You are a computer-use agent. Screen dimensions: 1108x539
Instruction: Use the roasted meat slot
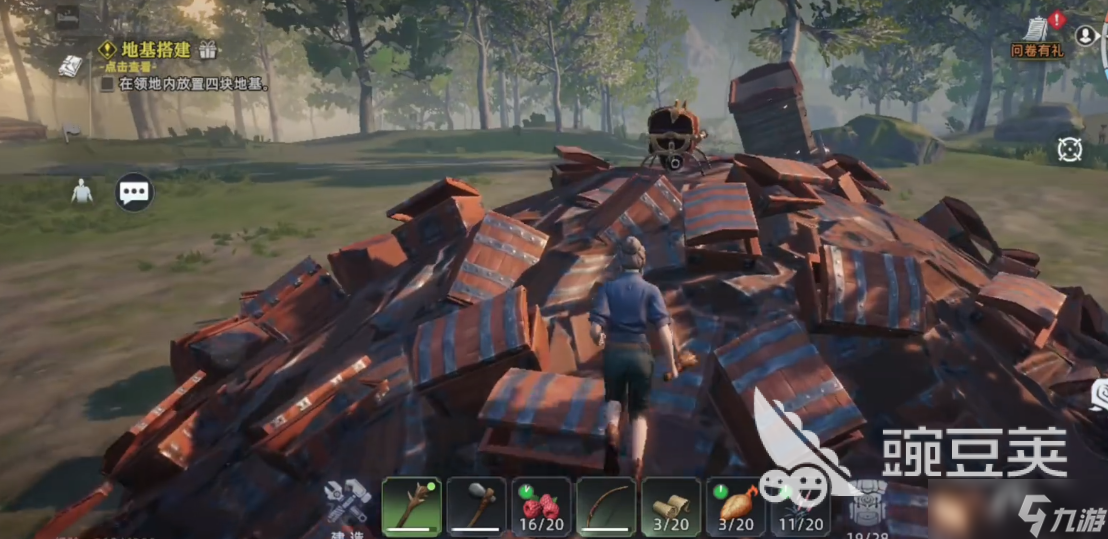pyautogui.click(x=736, y=506)
